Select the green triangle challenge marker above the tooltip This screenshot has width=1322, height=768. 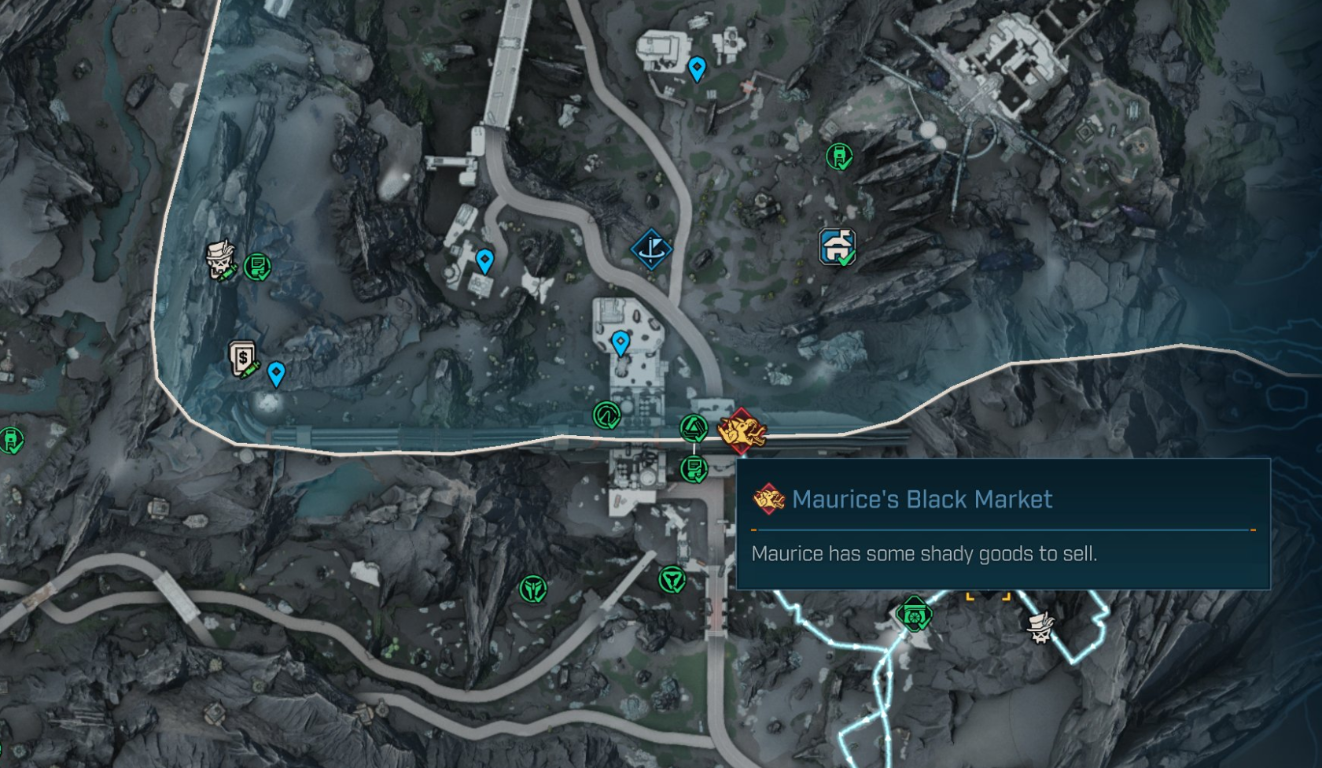pos(694,426)
